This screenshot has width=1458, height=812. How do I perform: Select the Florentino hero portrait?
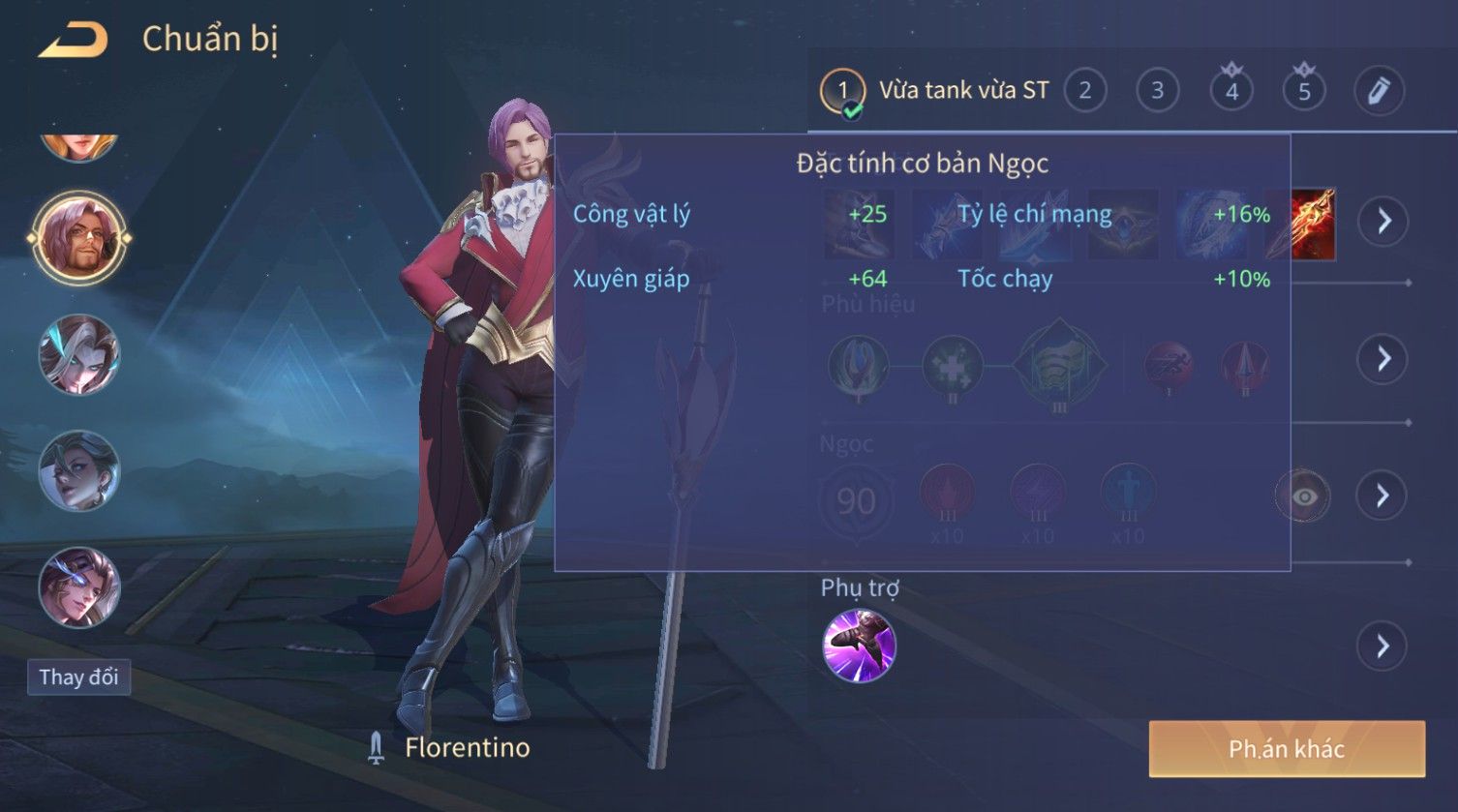[78, 238]
